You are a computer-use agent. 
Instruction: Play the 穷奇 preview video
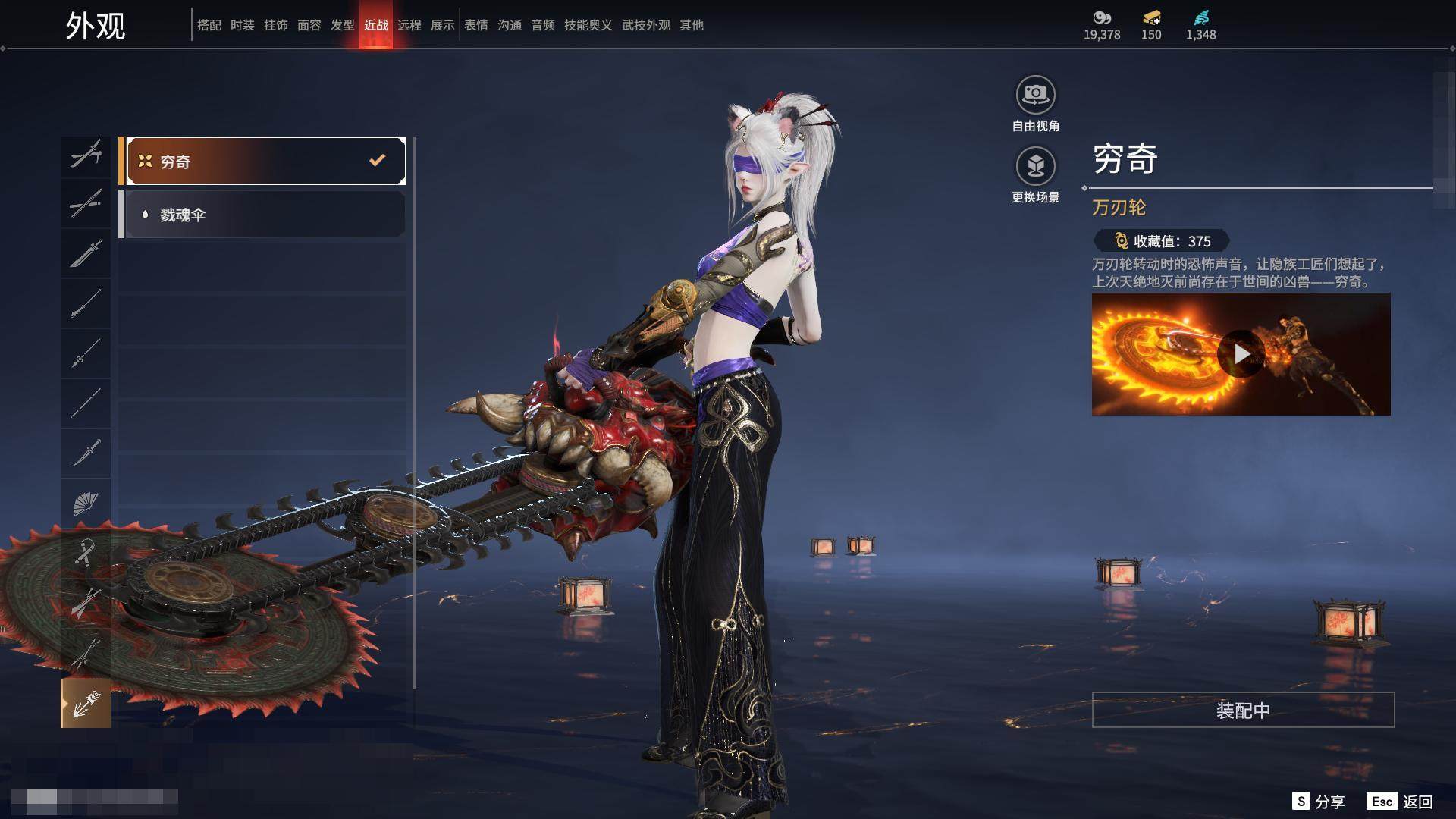(x=1241, y=354)
